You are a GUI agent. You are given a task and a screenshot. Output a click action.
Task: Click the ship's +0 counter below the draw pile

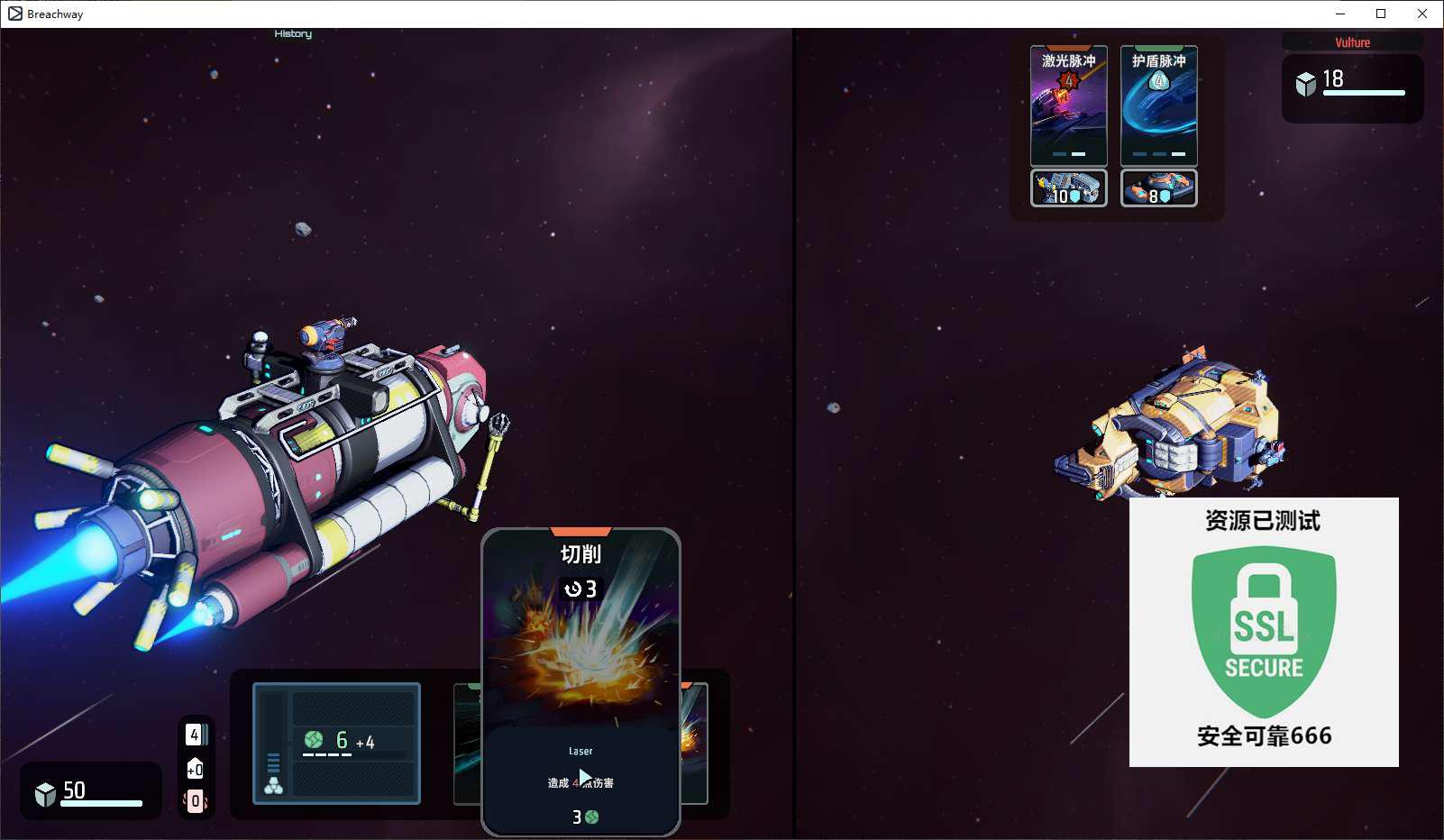[x=195, y=769]
